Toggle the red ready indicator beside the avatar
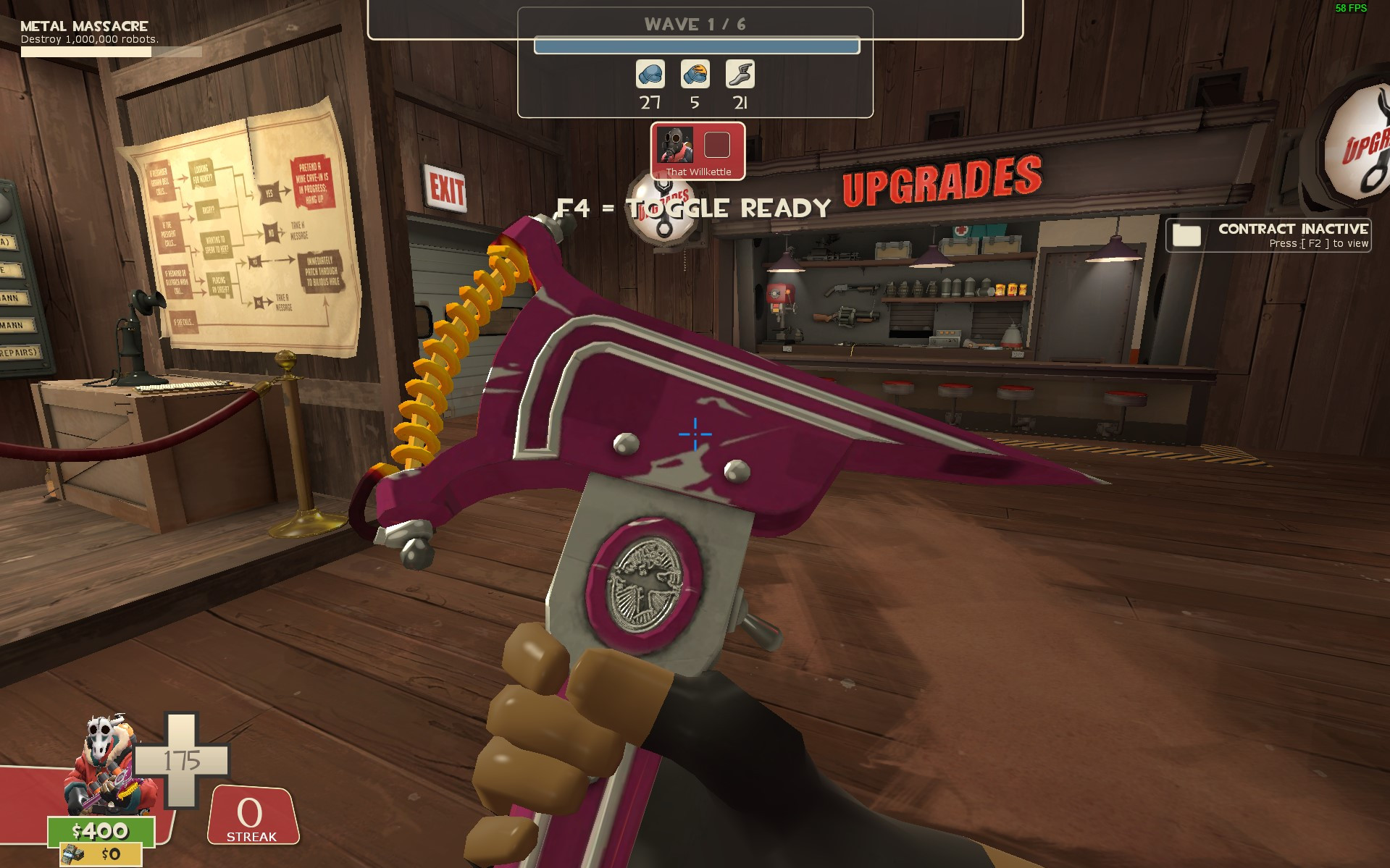This screenshot has height=868, width=1390. (716, 145)
